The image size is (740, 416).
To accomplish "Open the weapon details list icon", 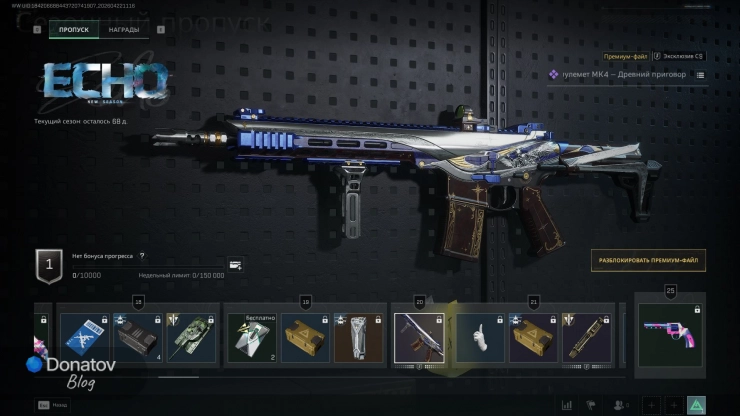I will click(x=700, y=75).
